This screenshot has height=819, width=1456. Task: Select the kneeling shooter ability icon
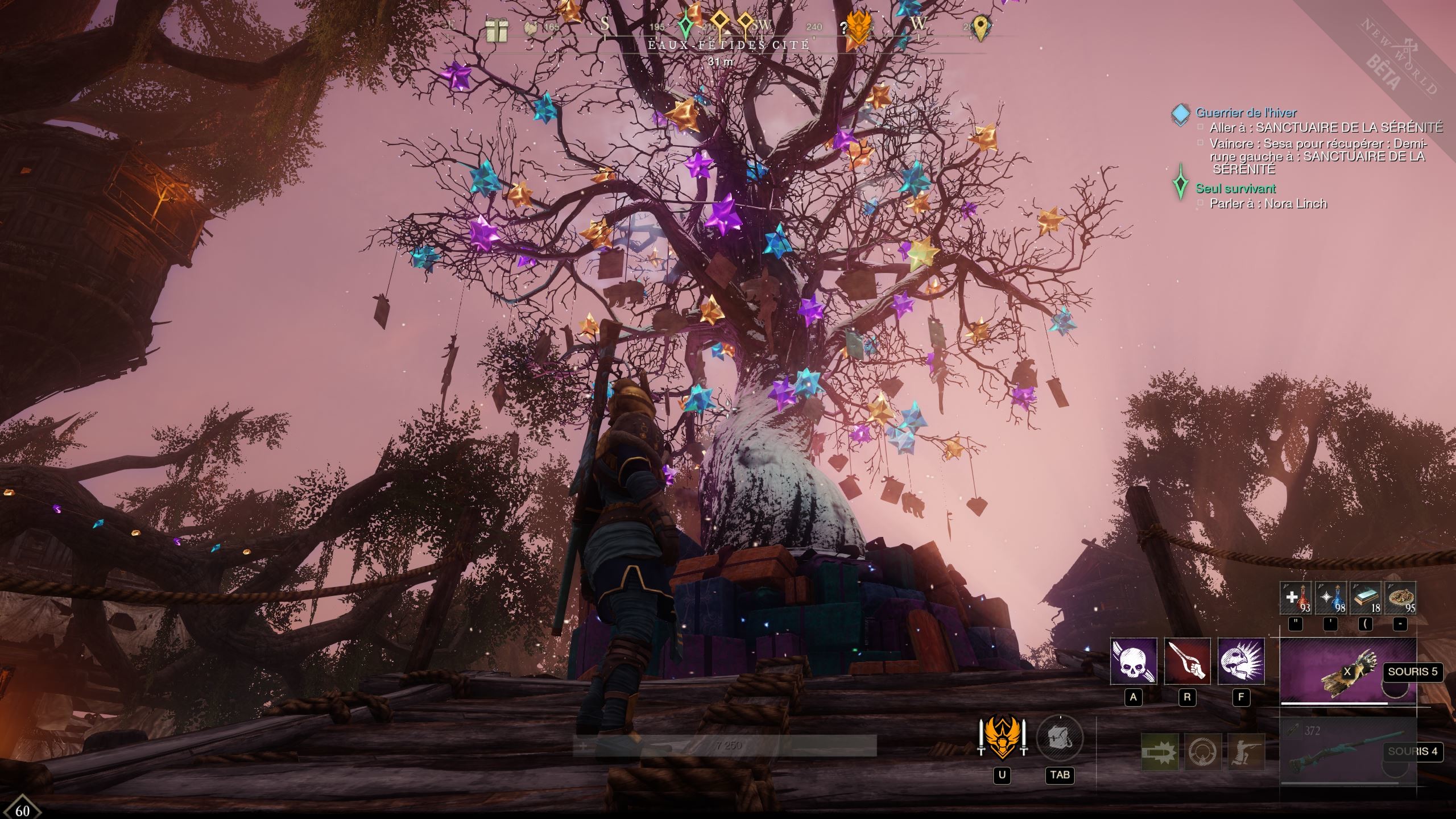click(x=1246, y=751)
